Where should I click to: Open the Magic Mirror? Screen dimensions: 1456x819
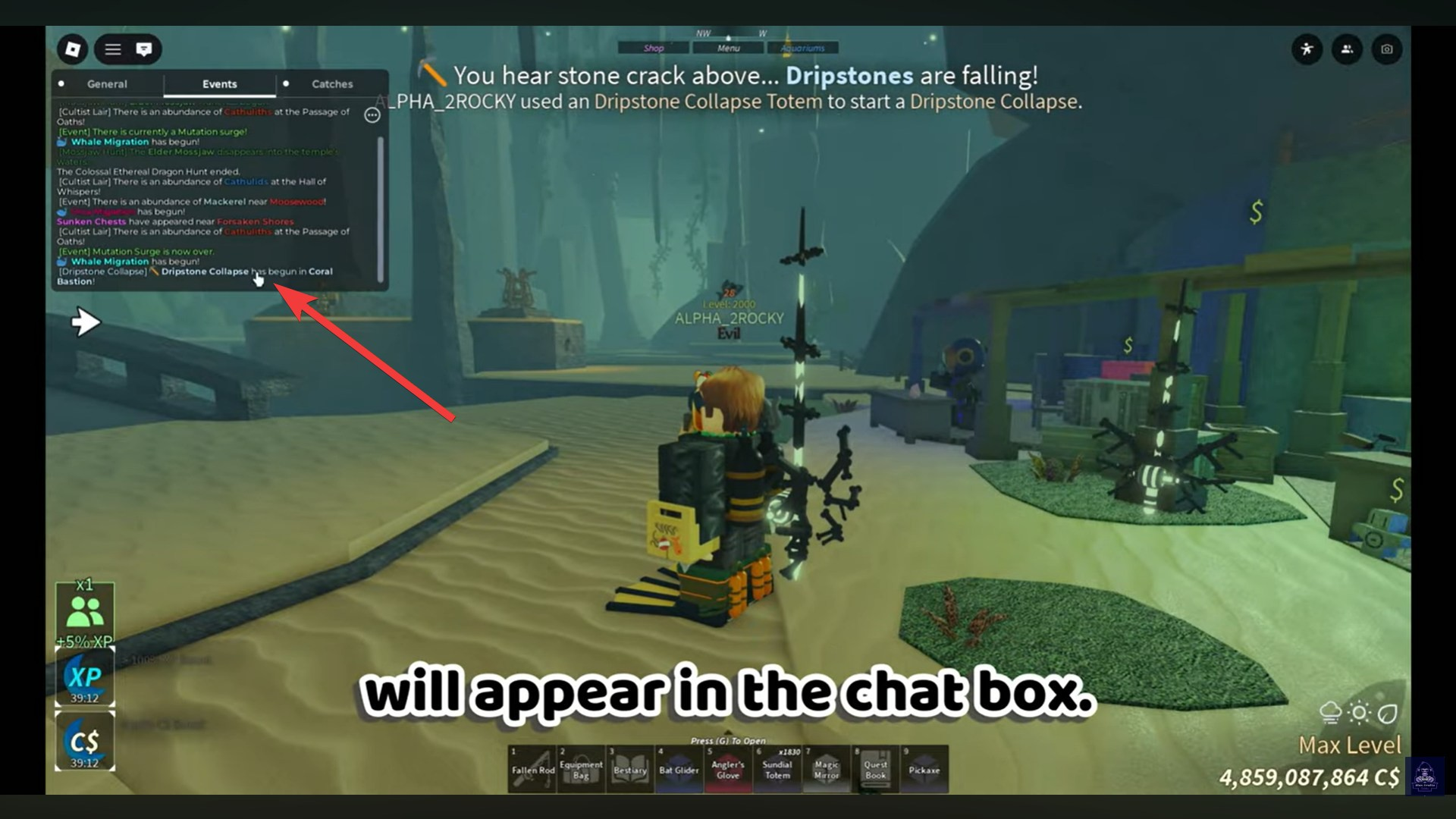[827, 768]
